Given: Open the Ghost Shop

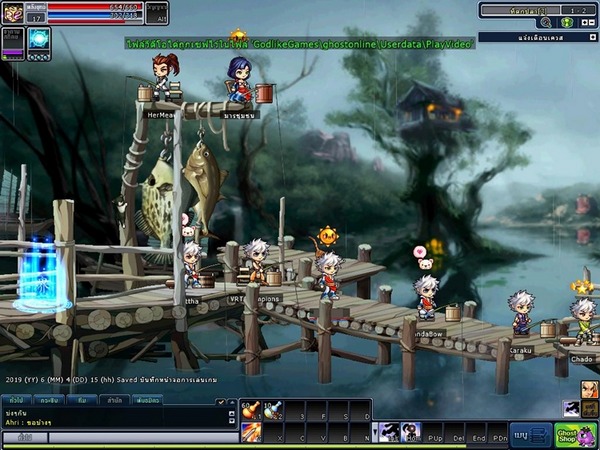Looking at the screenshot, I should [x=576, y=435].
